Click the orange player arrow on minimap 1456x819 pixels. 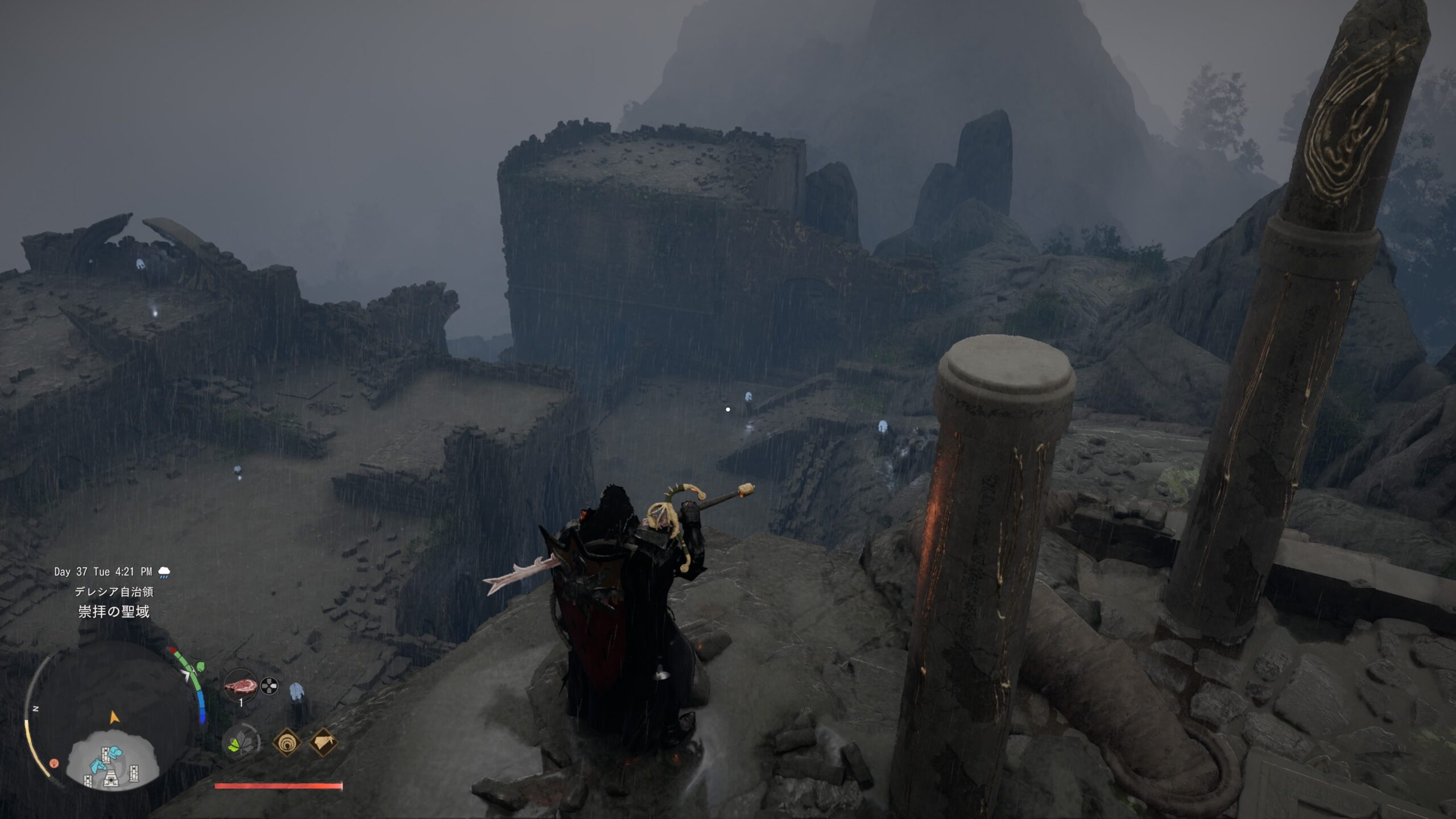point(115,717)
